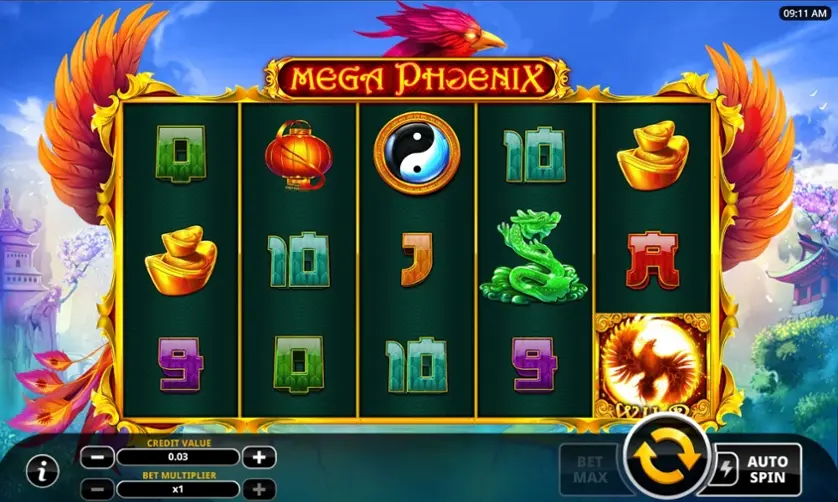Raise the bet multiplier
This screenshot has height=502, width=838.
(259, 490)
